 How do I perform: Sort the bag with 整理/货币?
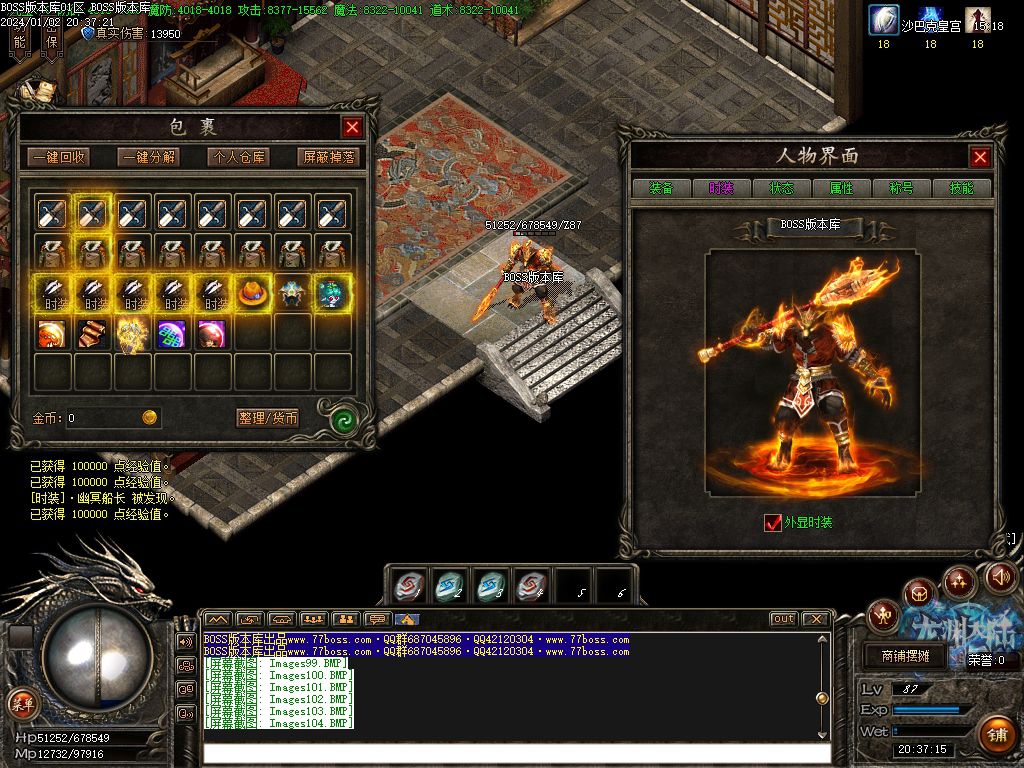point(268,418)
